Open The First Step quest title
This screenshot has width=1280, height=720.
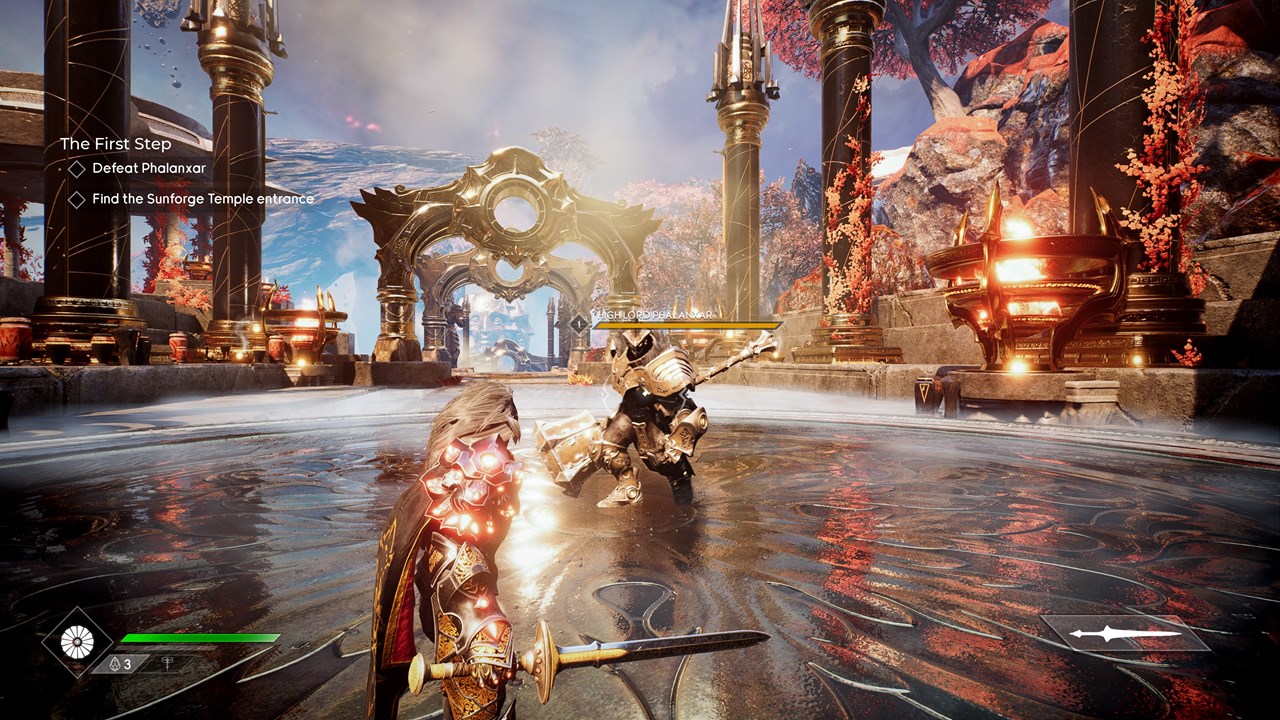click(115, 144)
